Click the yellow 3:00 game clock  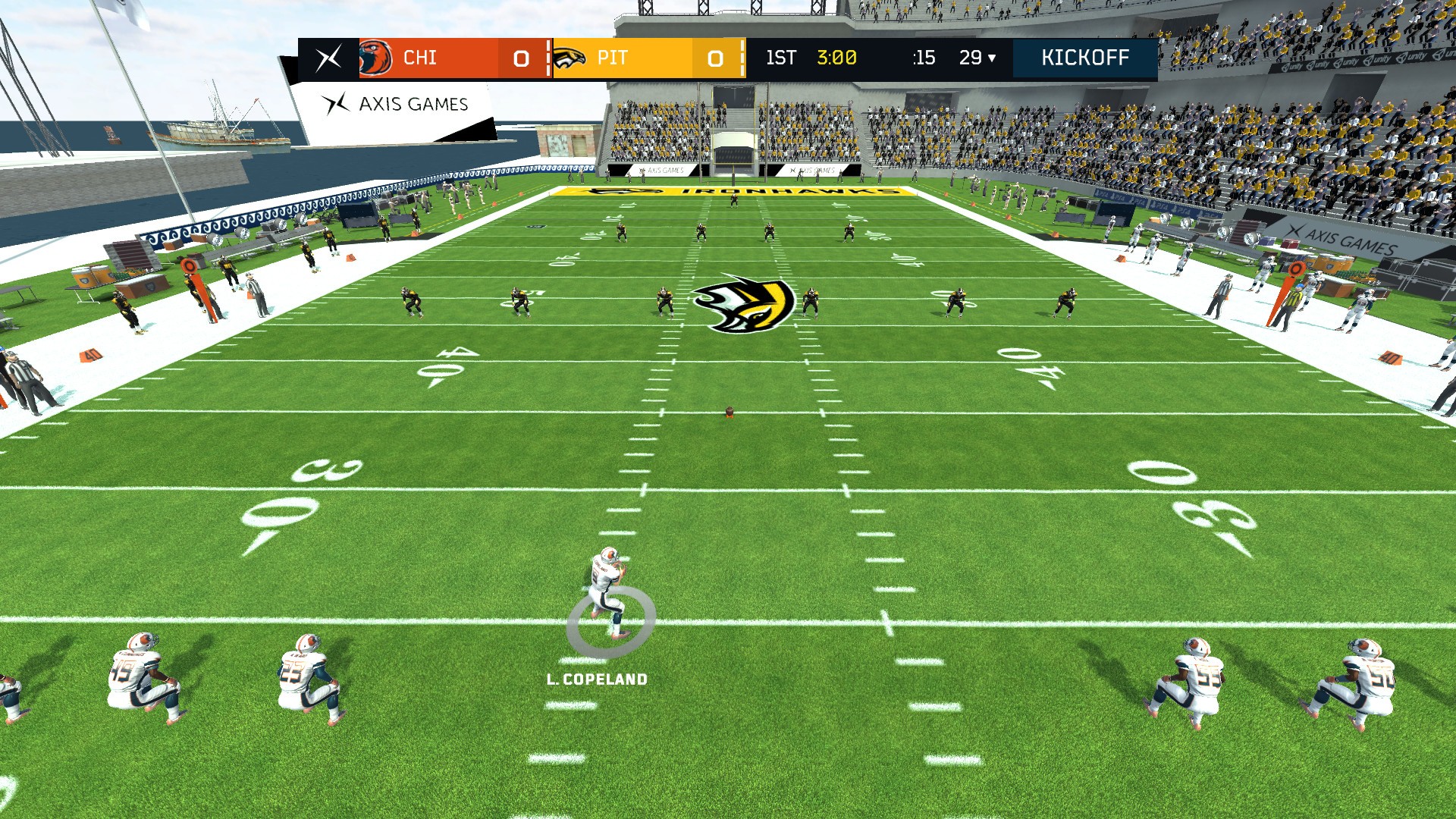click(x=836, y=56)
